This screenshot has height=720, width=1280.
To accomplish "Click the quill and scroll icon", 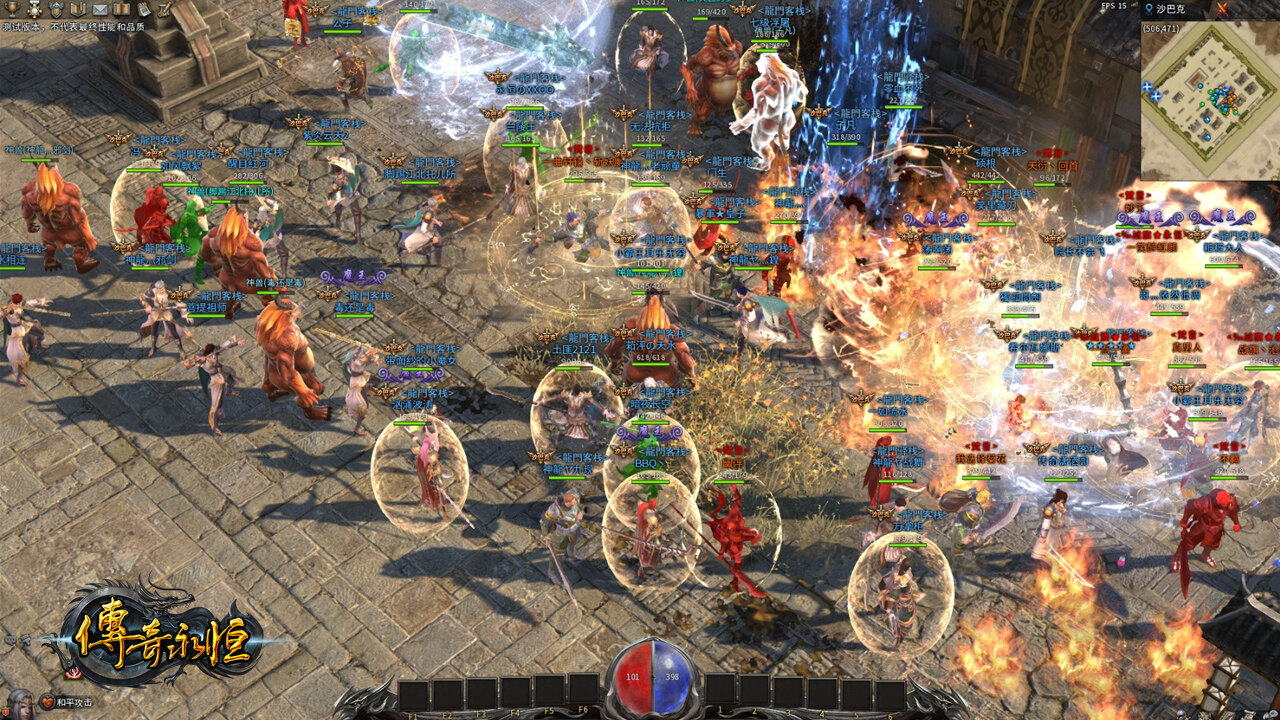I will coord(165,8).
